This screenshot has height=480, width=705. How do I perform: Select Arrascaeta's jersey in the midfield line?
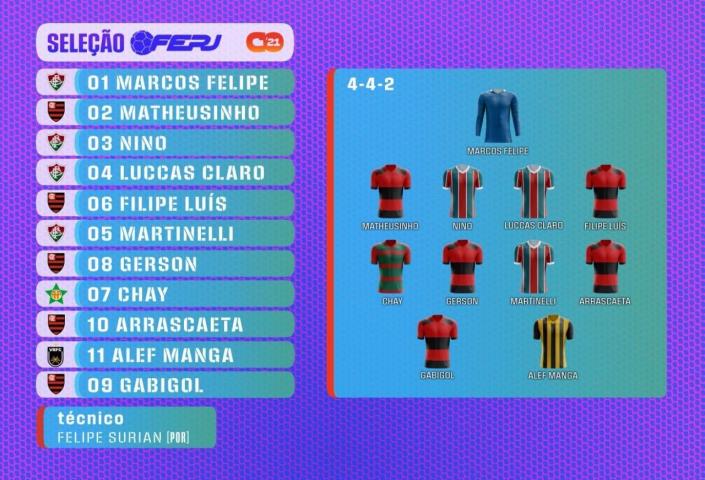[x=605, y=267]
